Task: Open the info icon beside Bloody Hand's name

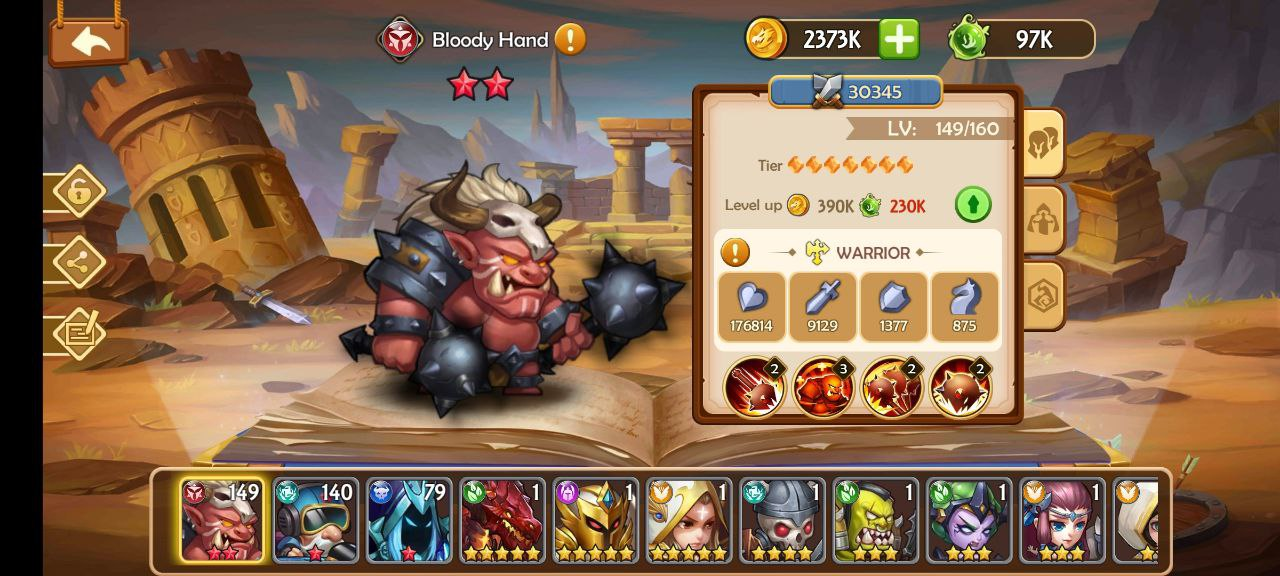Action: (x=570, y=40)
